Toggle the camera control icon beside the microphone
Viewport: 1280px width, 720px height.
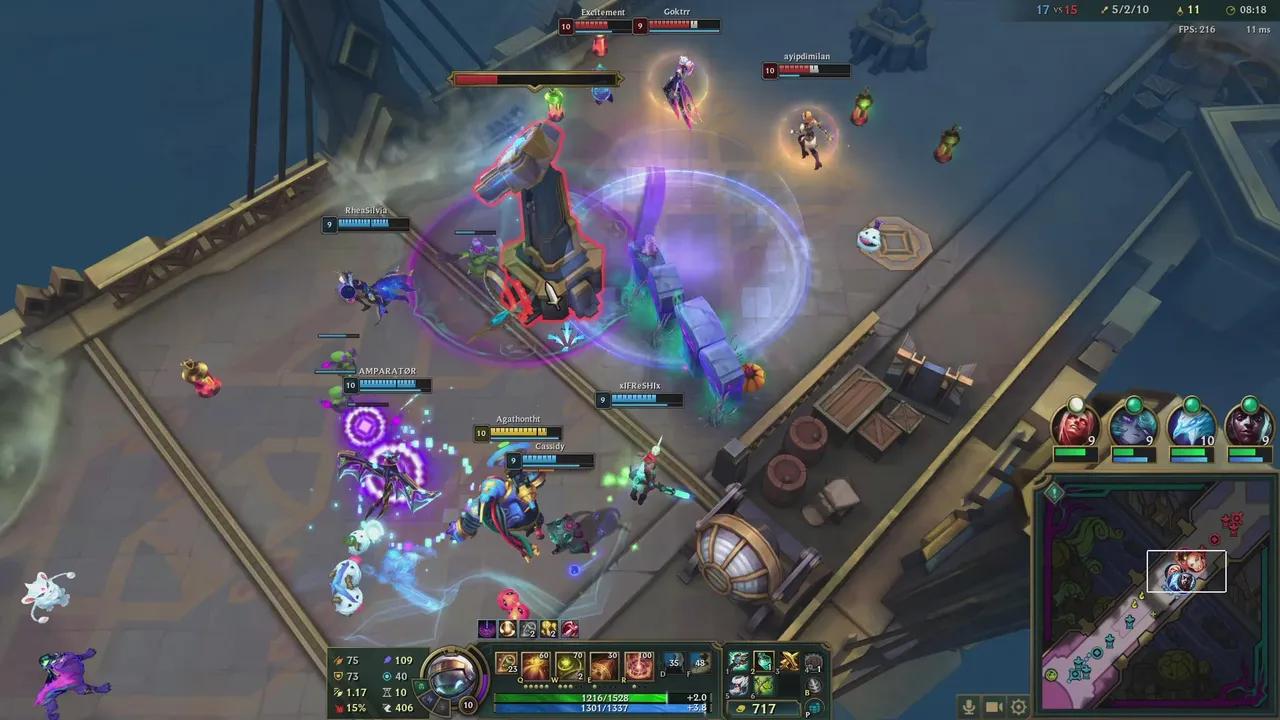tap(993, 706)
